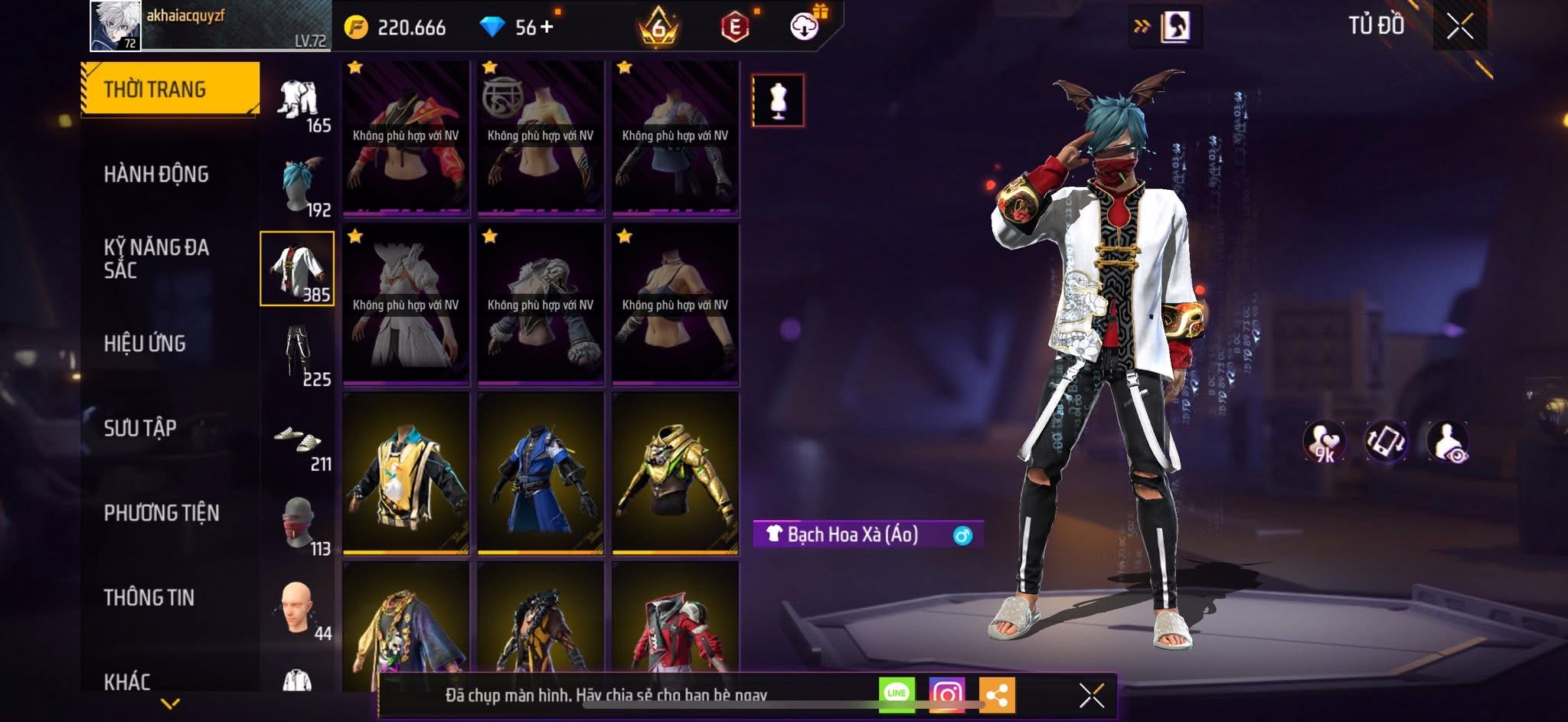Viewport: 1568px width, 722px height.
Task: Share the screenshot via LINE
Action: click(897, 694)
